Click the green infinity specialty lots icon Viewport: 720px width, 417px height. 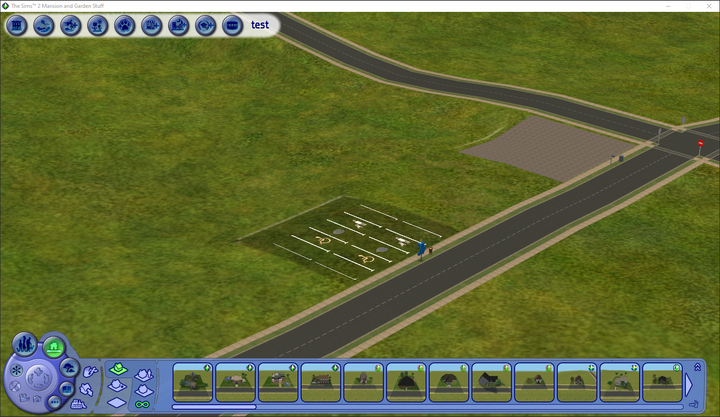(x=142, y=404)
